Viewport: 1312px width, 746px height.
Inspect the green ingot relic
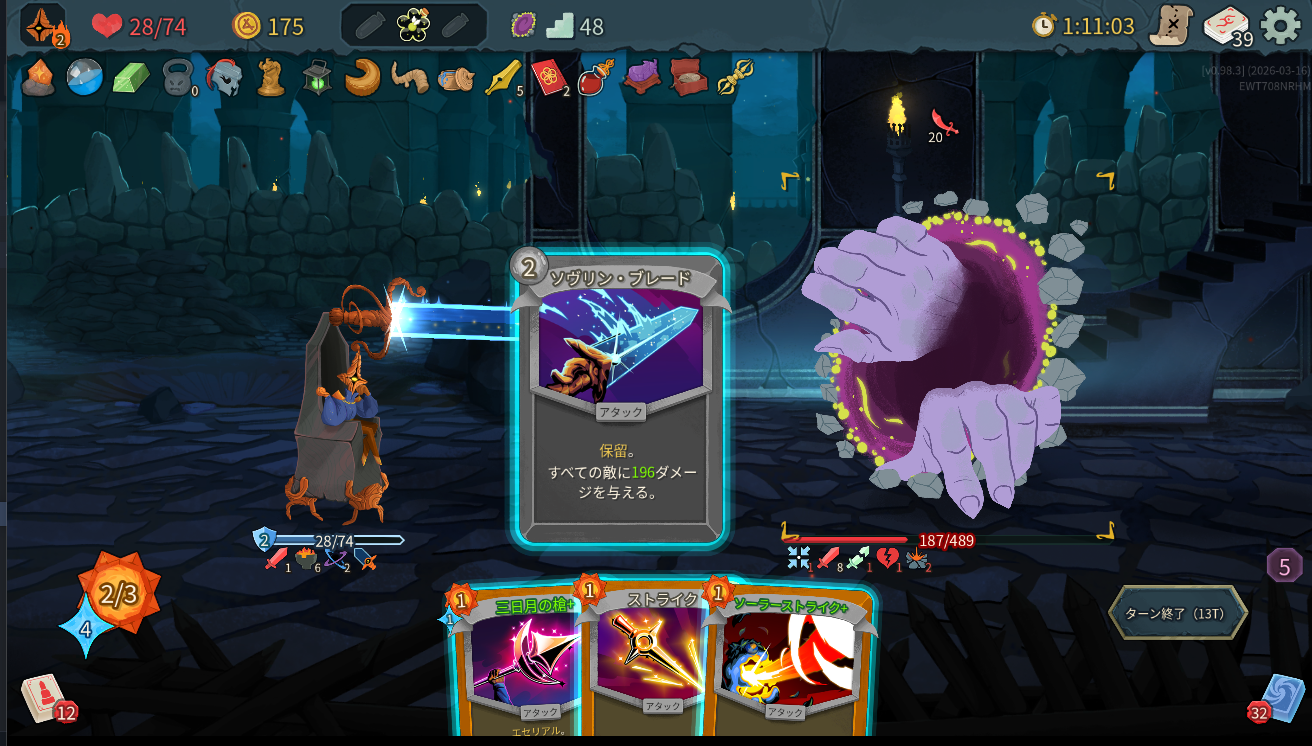[x=130, y=77]
